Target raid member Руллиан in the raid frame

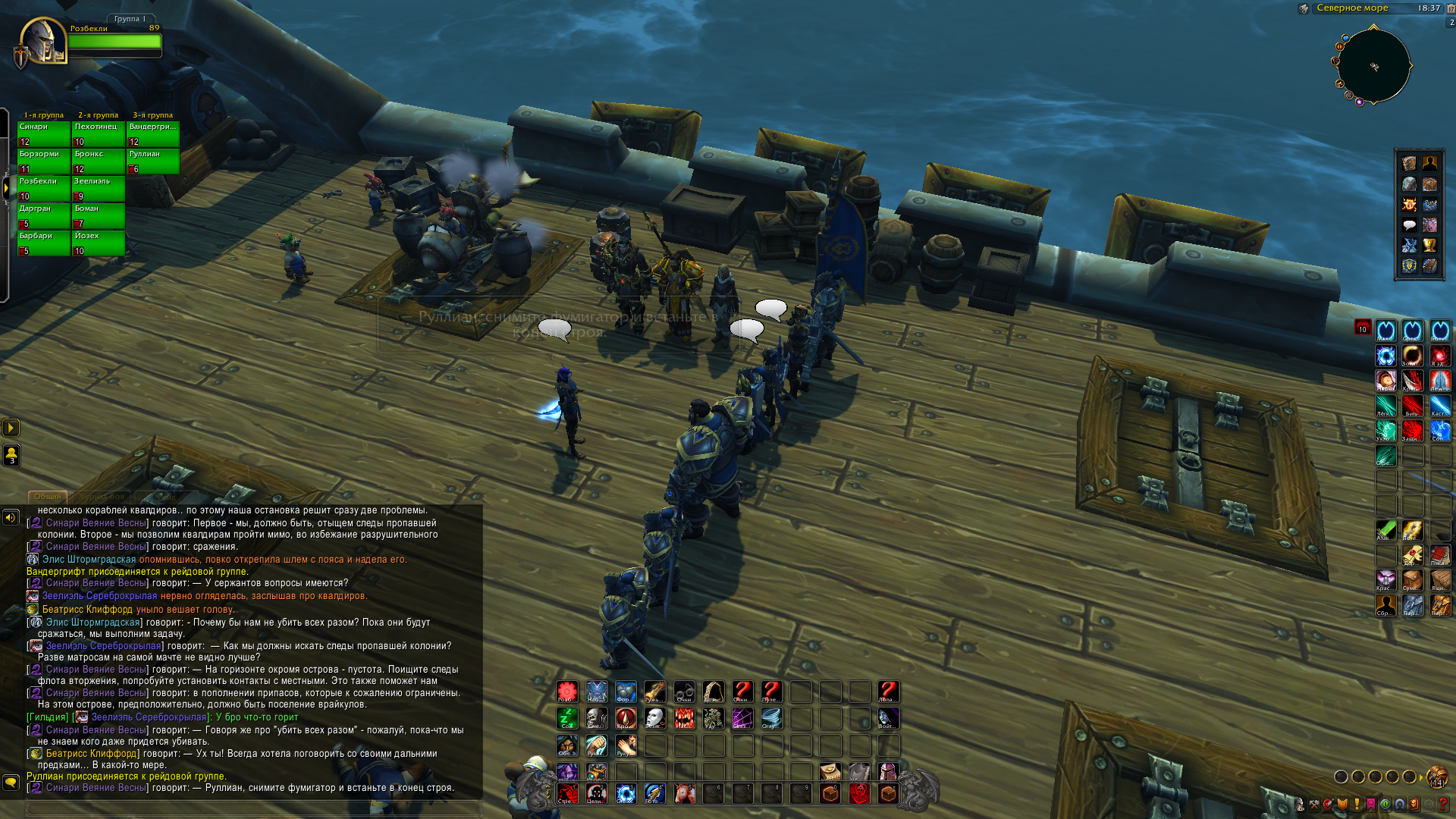[x=153, y=162]
